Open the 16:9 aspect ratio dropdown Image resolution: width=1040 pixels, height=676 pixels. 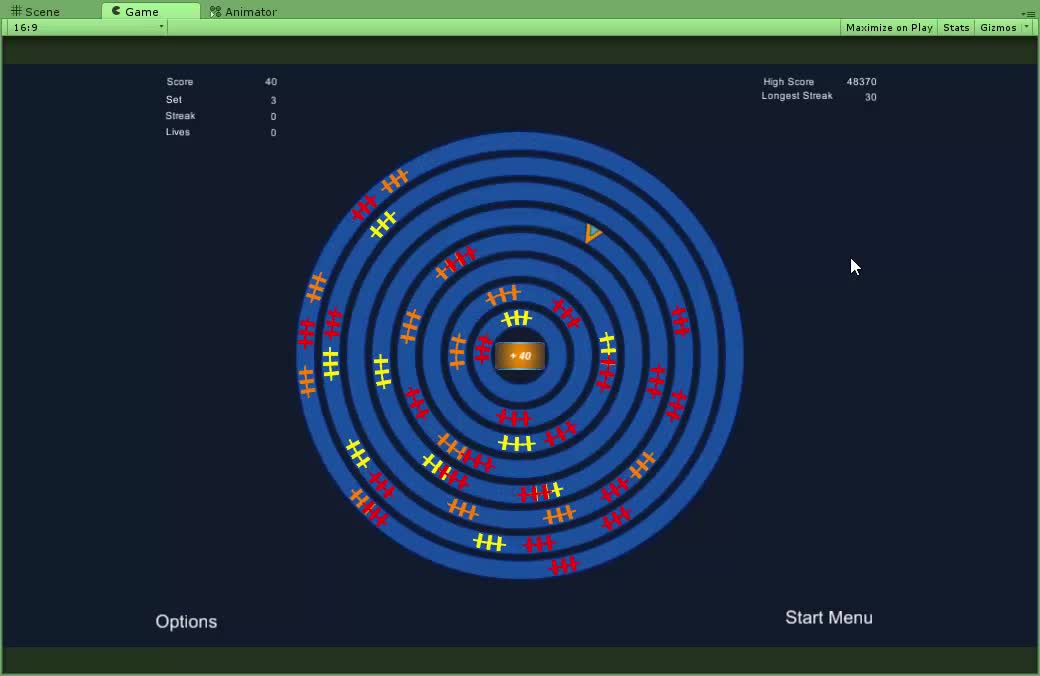pyautogui.click(x=88, y=27)
